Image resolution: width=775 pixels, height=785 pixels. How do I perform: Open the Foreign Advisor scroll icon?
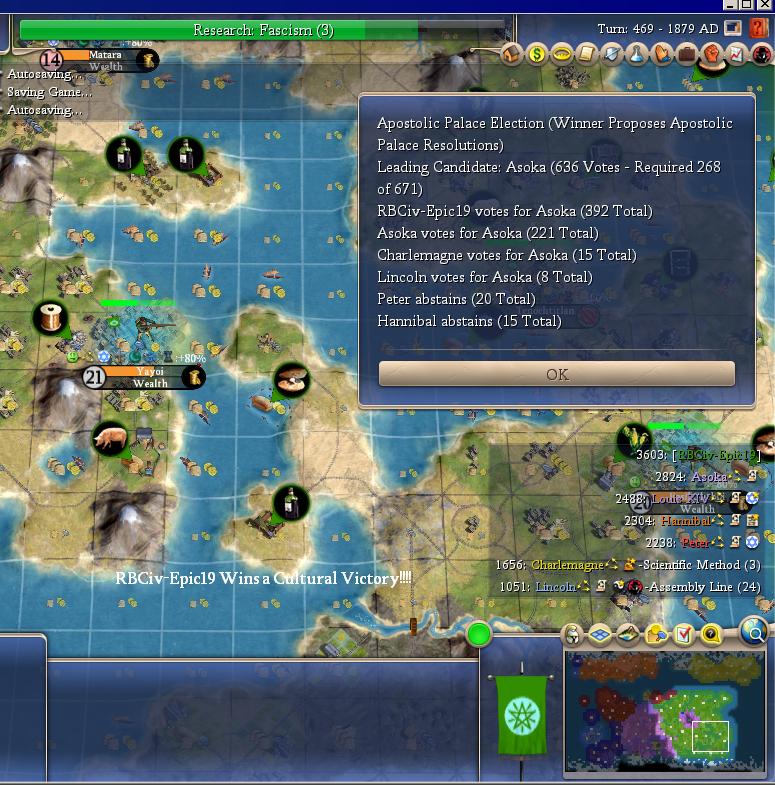pos(587,54)
